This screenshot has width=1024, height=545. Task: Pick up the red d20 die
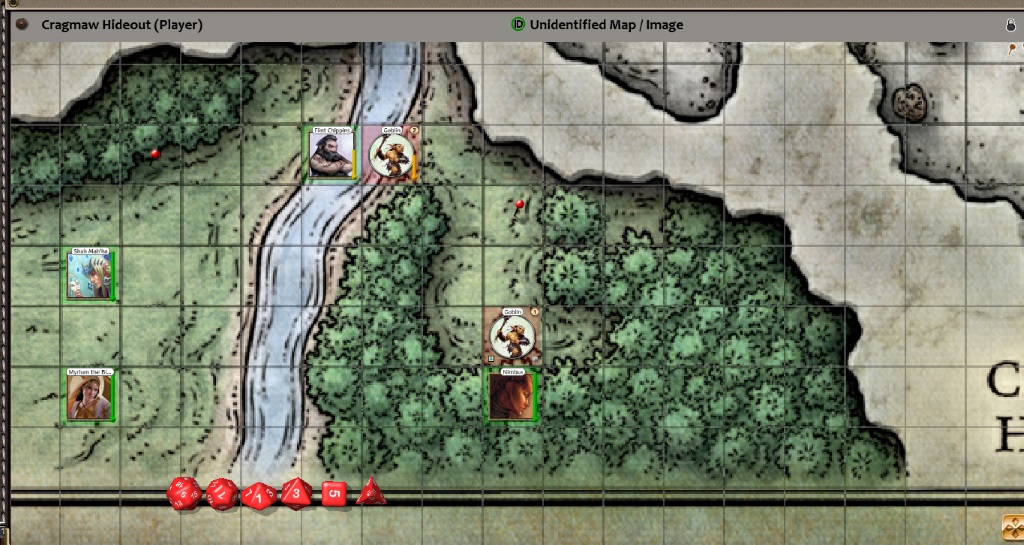pos(184,493)
